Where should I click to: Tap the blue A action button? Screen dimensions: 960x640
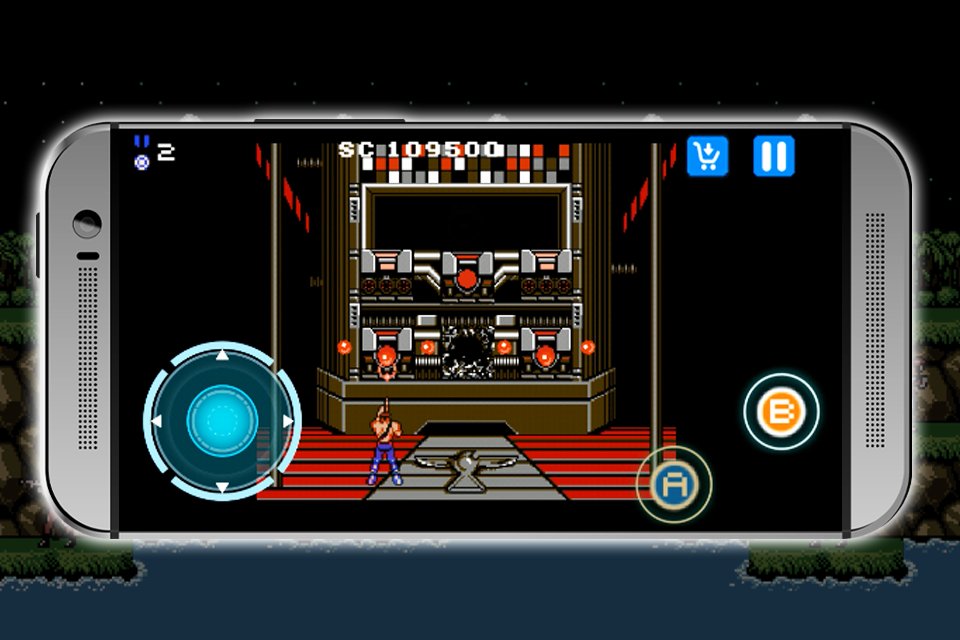pos(673,485)
